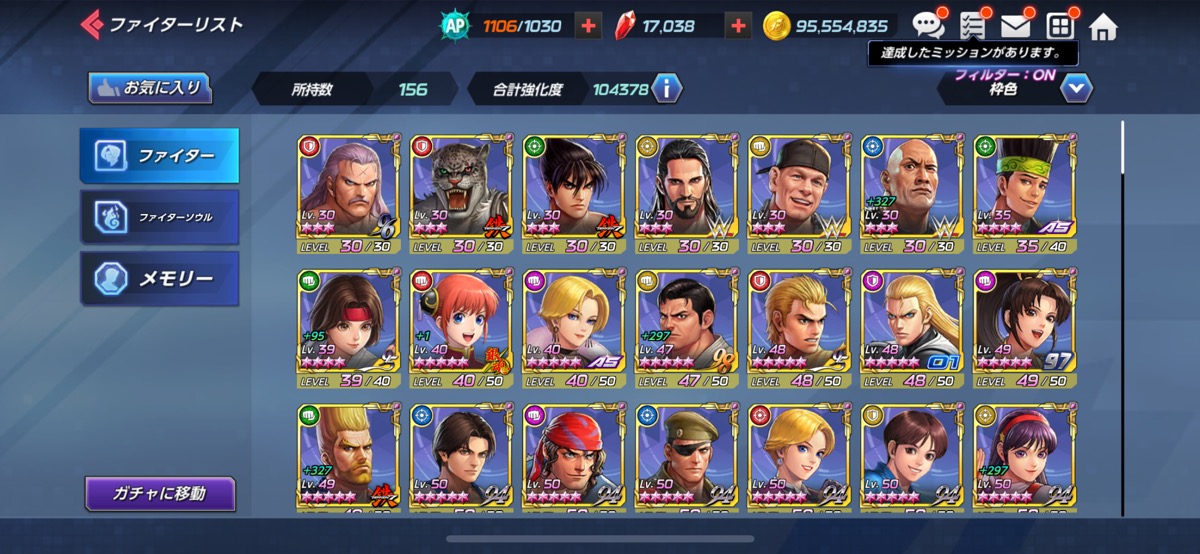Switch to the ファイターソウル tab

(160, 217)
